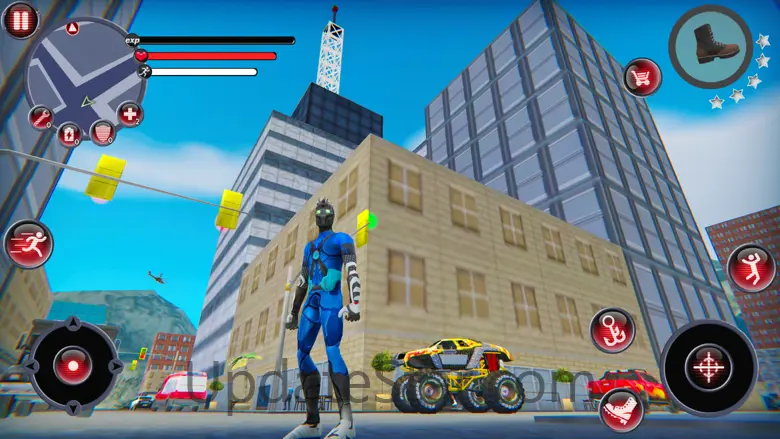Use the wrench repair item

[41, 118]
